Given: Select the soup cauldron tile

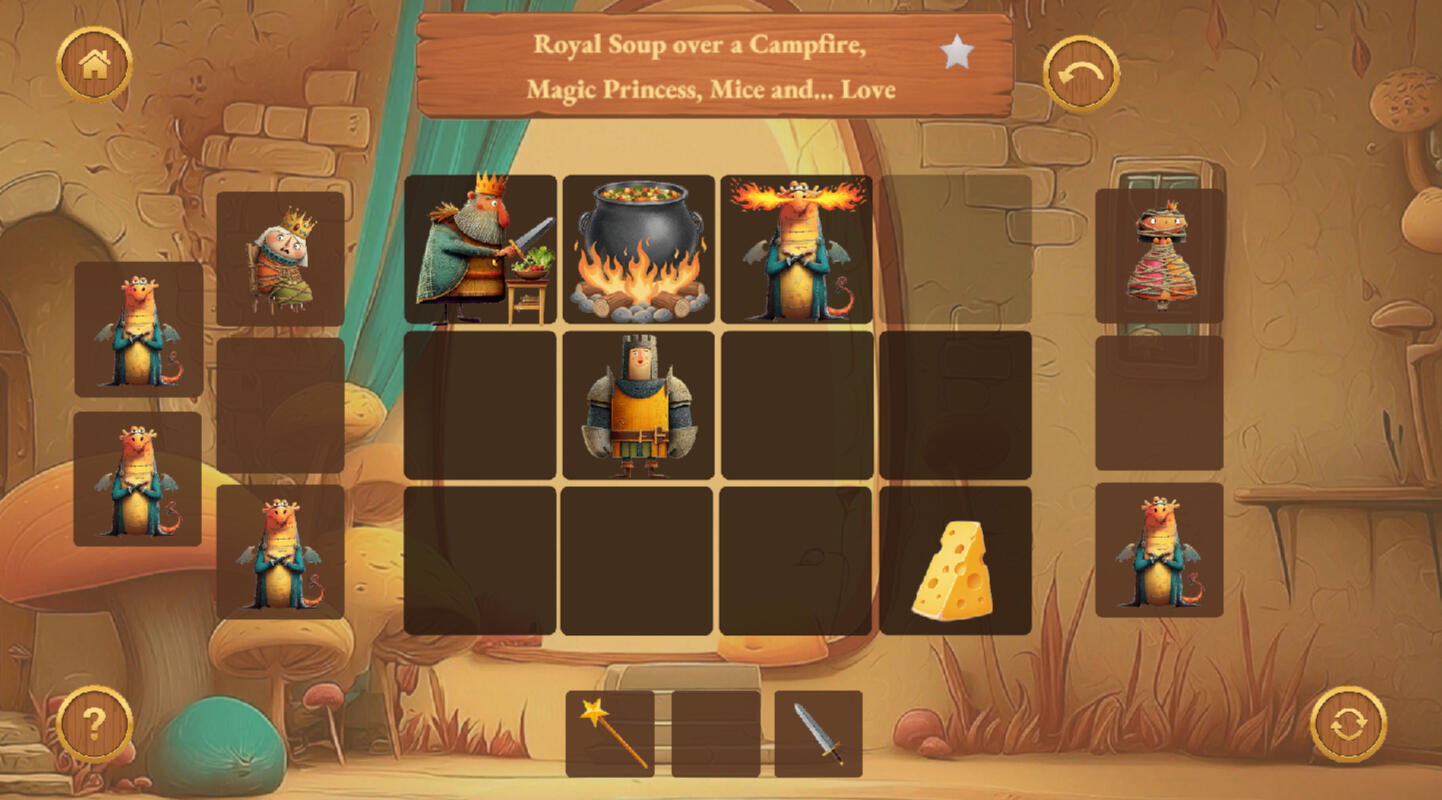Looking at the screenshot, I should [638, 250].
